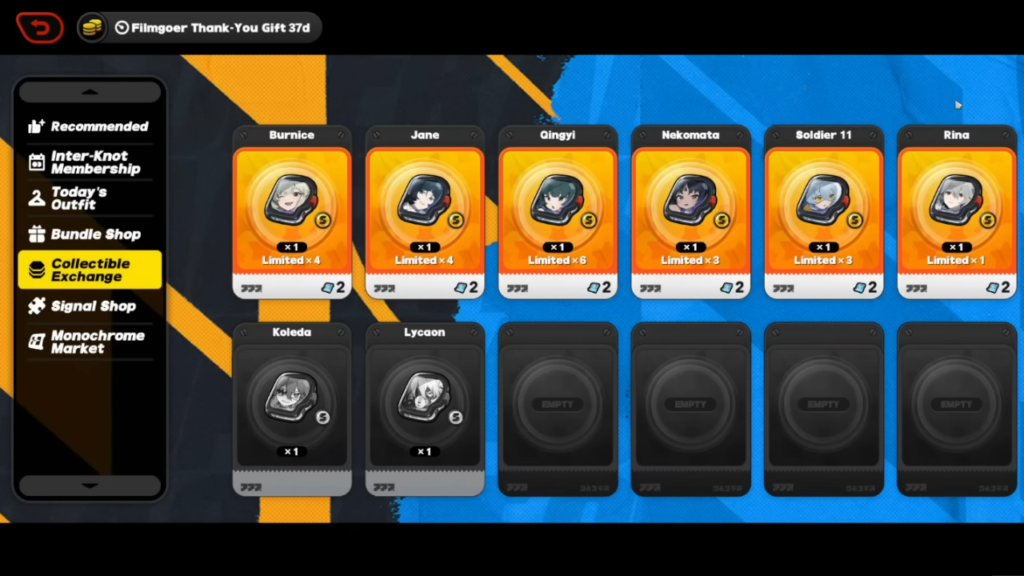The height and width of the screenshot is (576, 1024).
Task: Switch to Inter-Knot Membership tab
Action: (89, 163)
